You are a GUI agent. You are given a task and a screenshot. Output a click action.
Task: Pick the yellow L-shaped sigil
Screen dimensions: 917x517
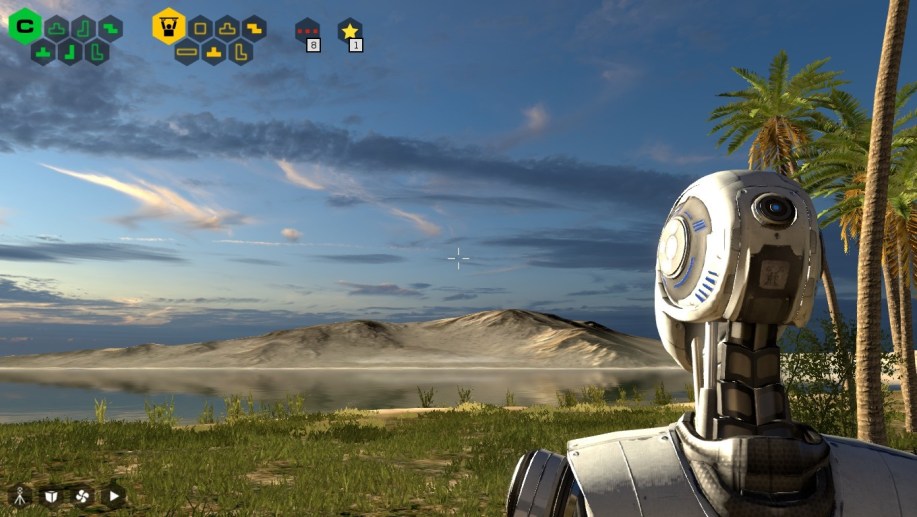point(240,51)
